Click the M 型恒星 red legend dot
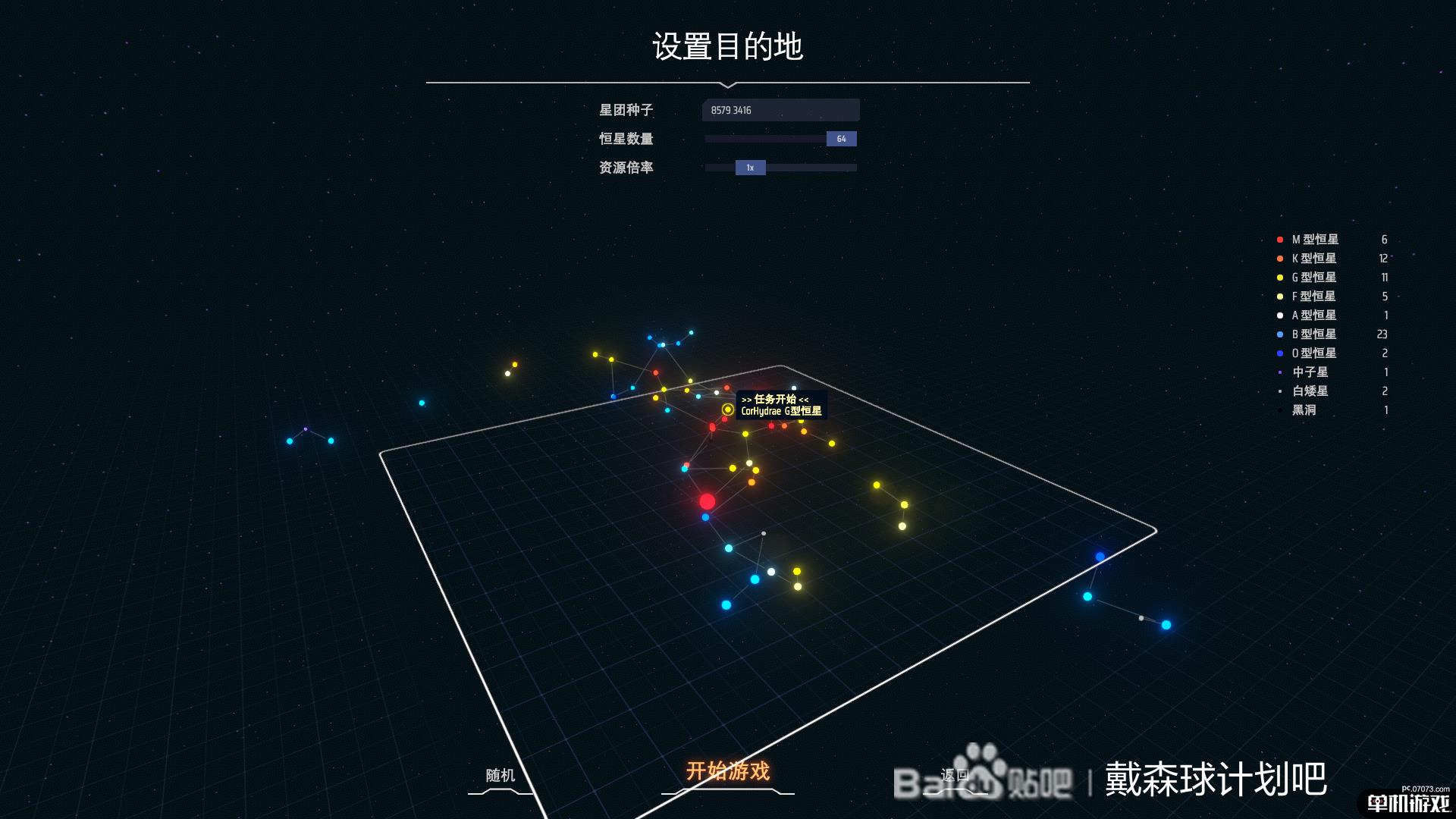The height and width of the screenshot is (819, 1456). pyautogui.click(x=1279, y=239)
